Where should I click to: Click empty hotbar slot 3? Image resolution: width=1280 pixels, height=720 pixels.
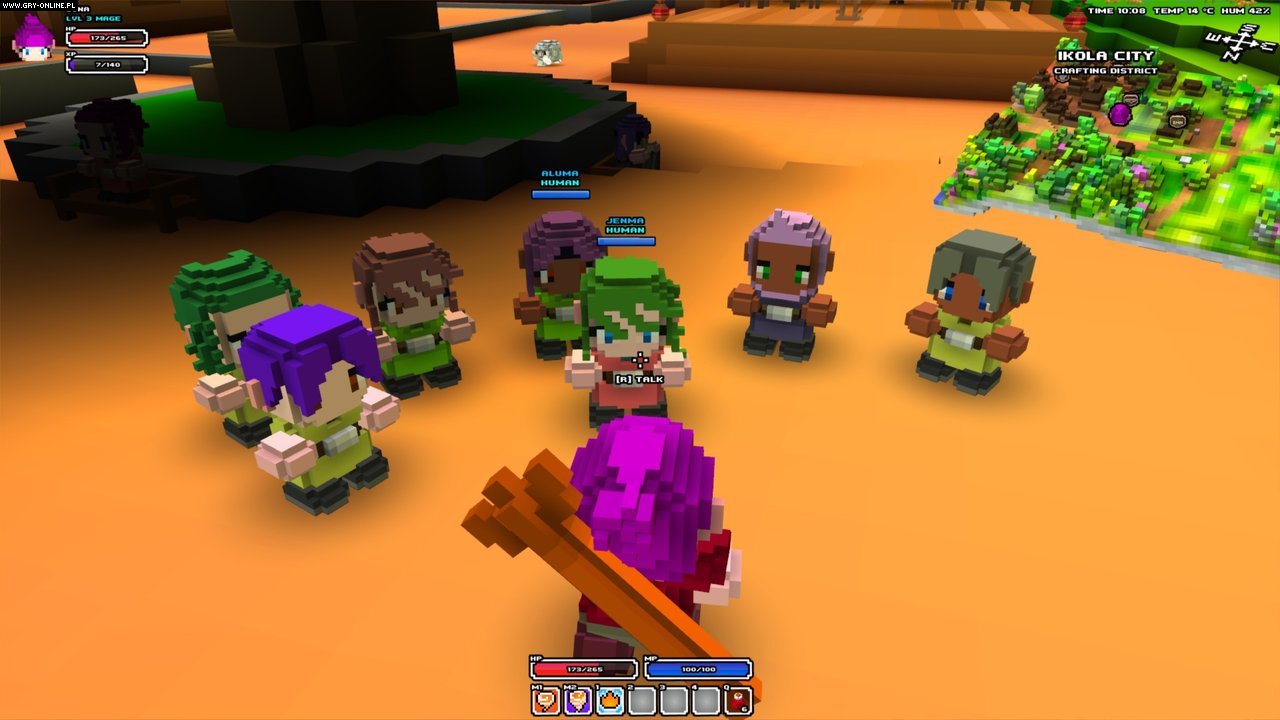coord(673,700)
